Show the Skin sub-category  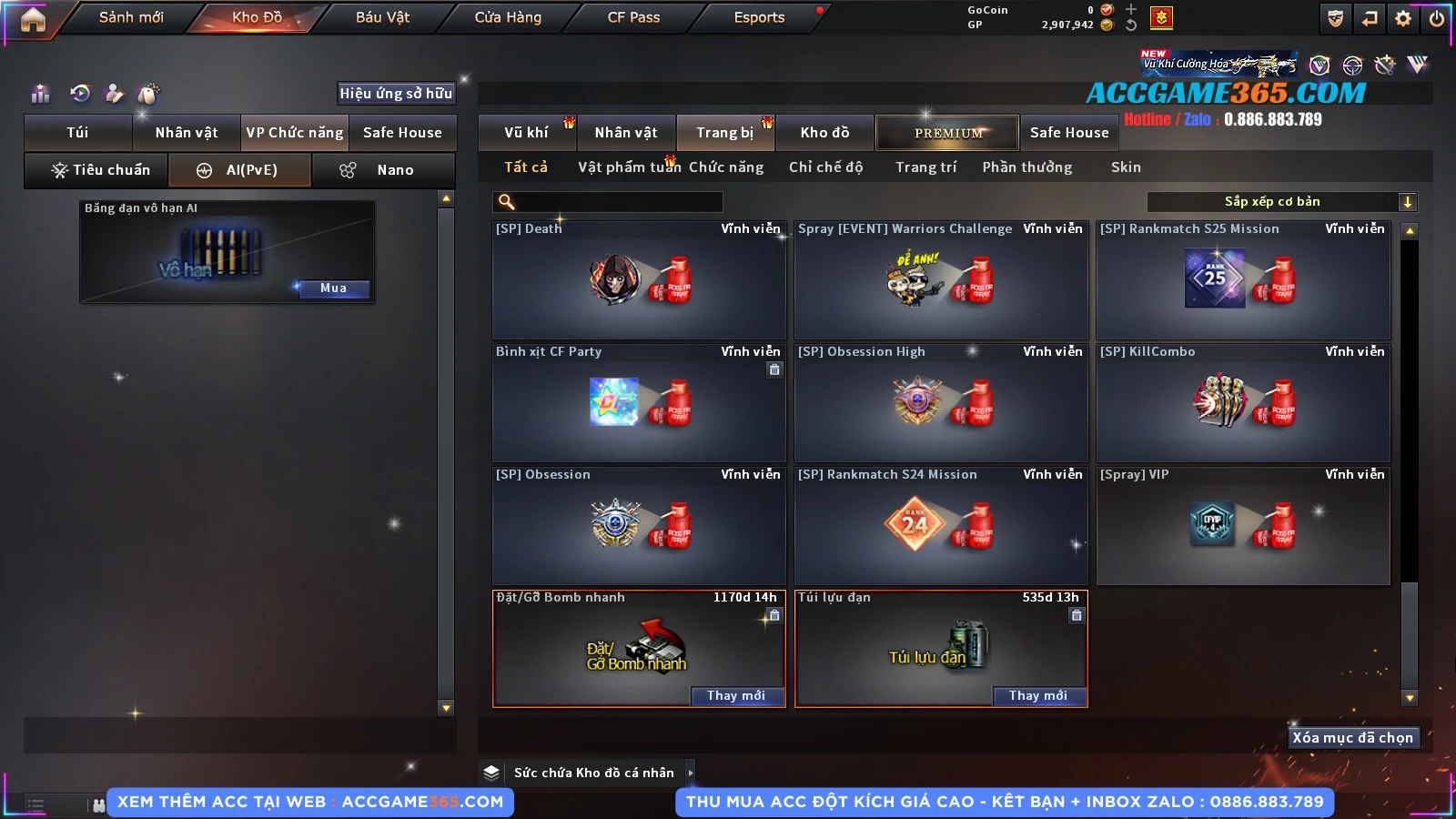point(1126,167)
